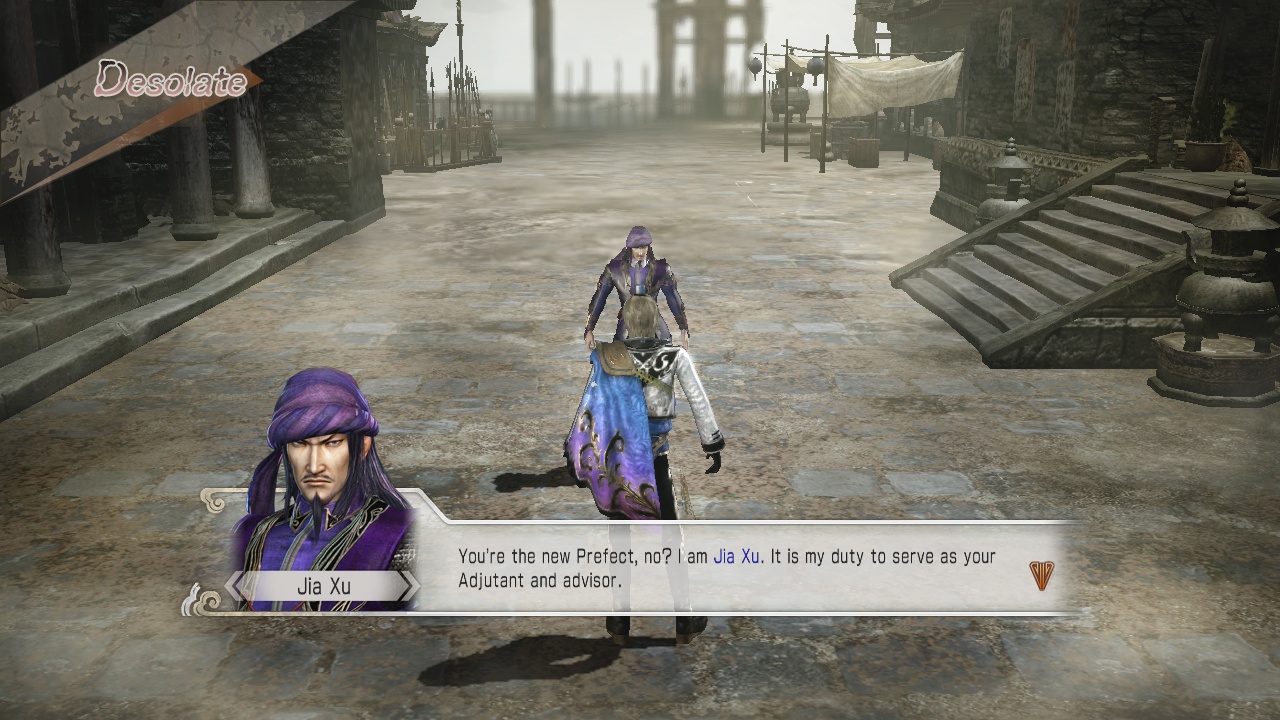Click the Desolate stage title text

(170, 82)
